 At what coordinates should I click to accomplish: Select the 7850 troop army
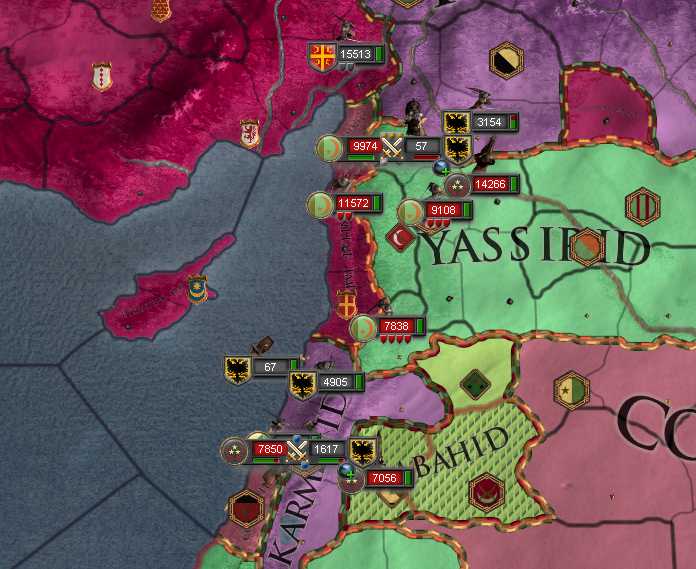268,450
